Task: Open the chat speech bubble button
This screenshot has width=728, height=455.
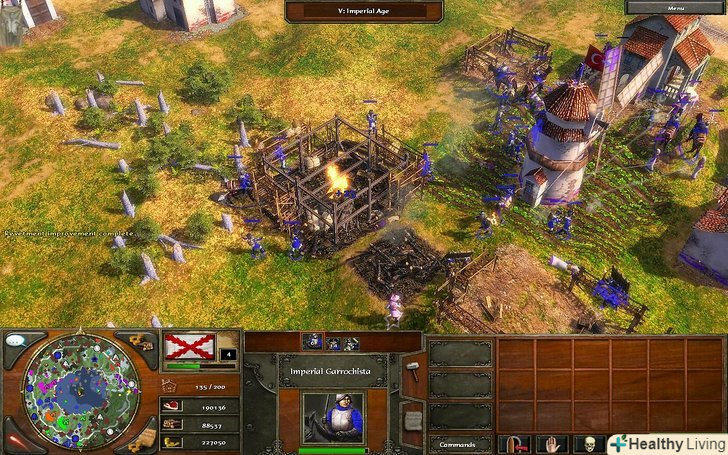Action: pos(15,341)
